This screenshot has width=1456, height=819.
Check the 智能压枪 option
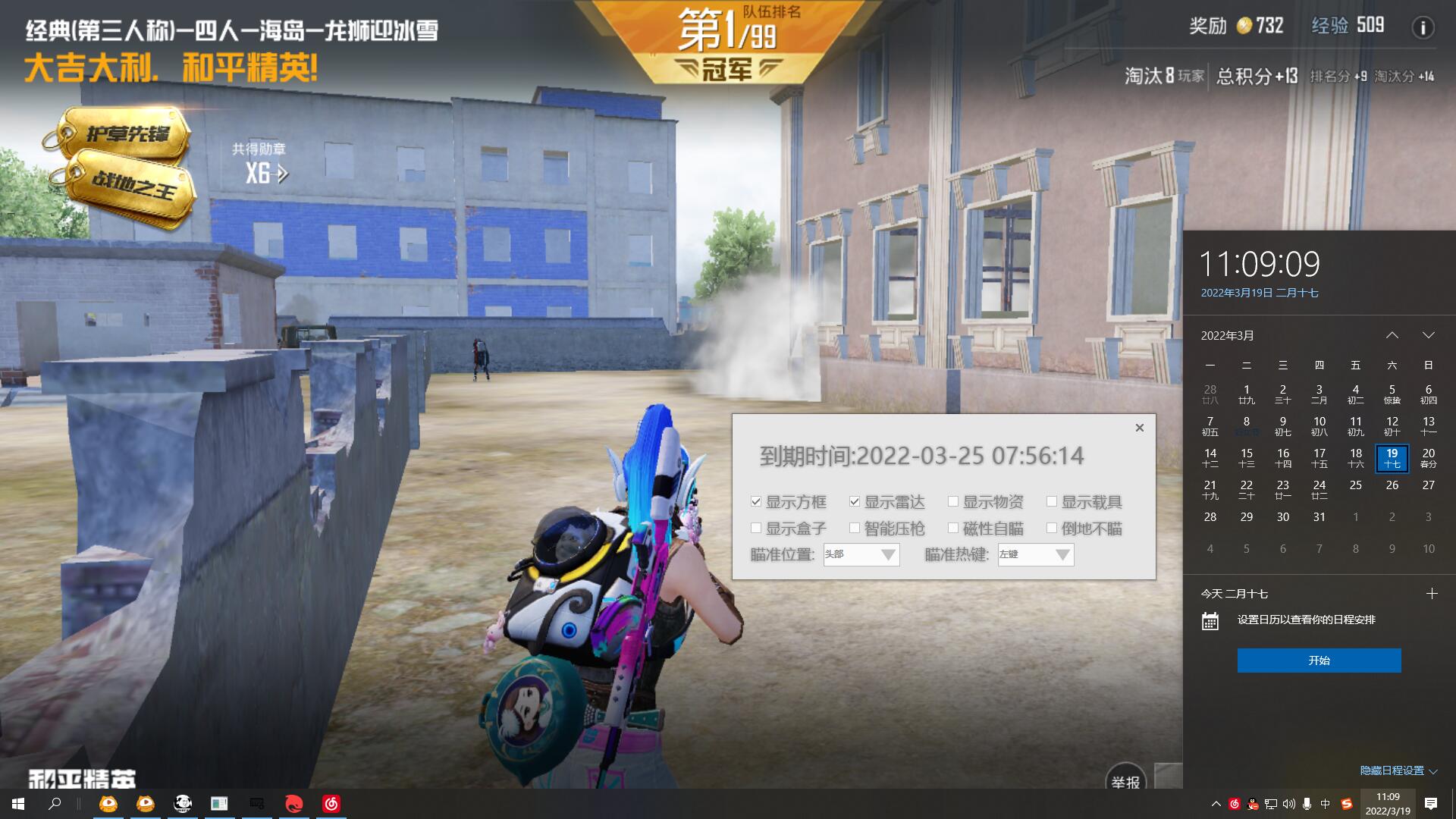pyautogui.click(x=854, y=529)
